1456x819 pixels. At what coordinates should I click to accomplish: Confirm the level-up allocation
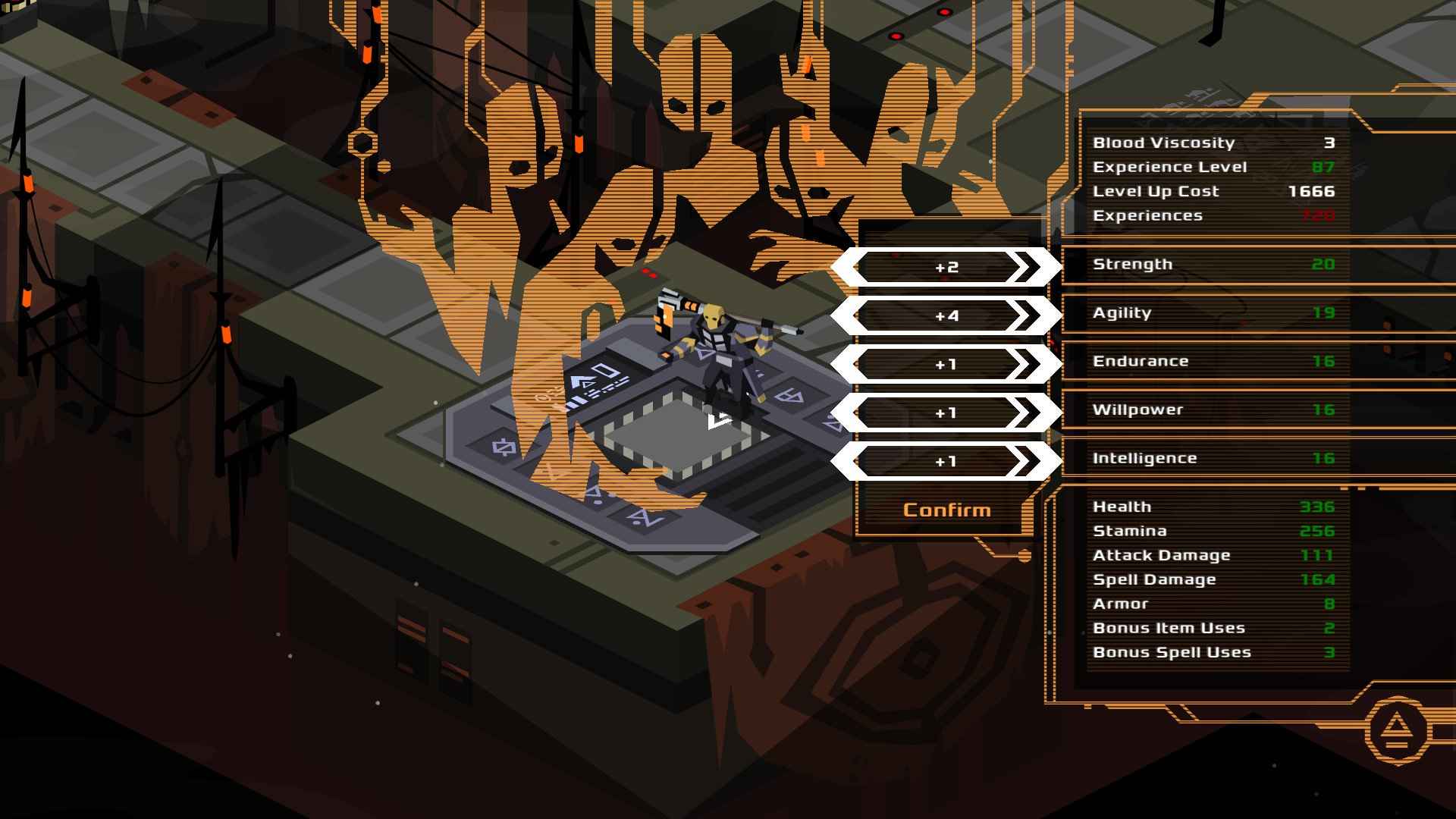[x=946, y=510]
